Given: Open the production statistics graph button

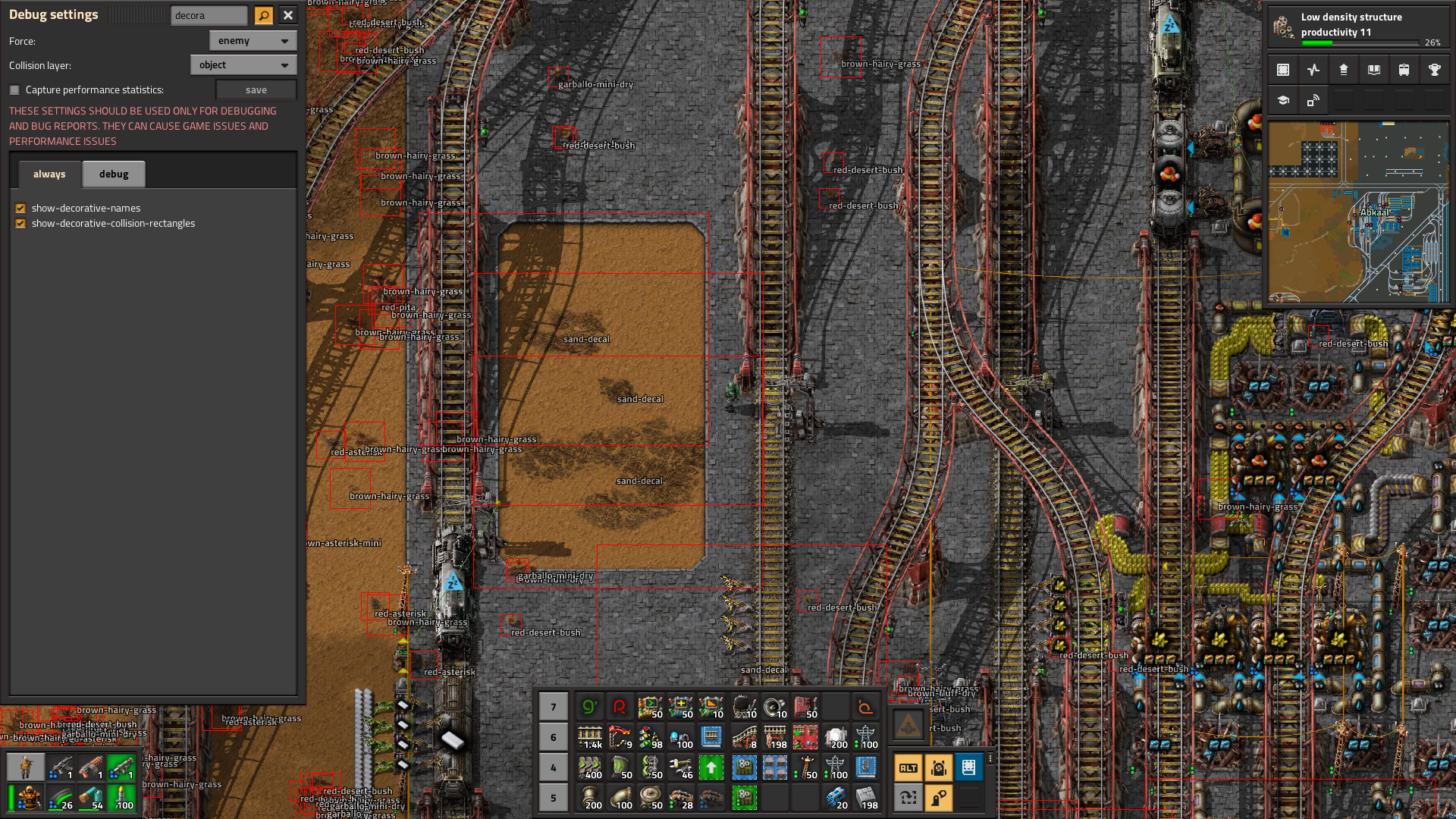Looking at the screenshot, I should (x=1313, y=70).
